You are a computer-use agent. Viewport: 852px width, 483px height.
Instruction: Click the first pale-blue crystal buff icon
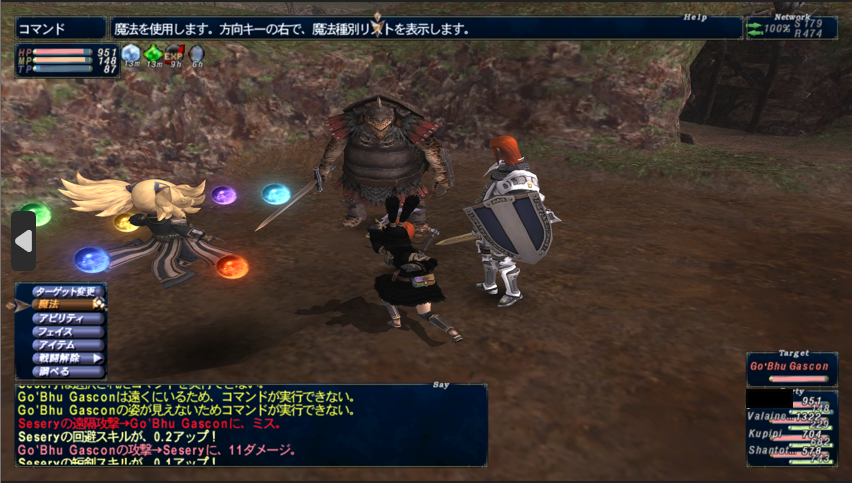pos(131,54)
